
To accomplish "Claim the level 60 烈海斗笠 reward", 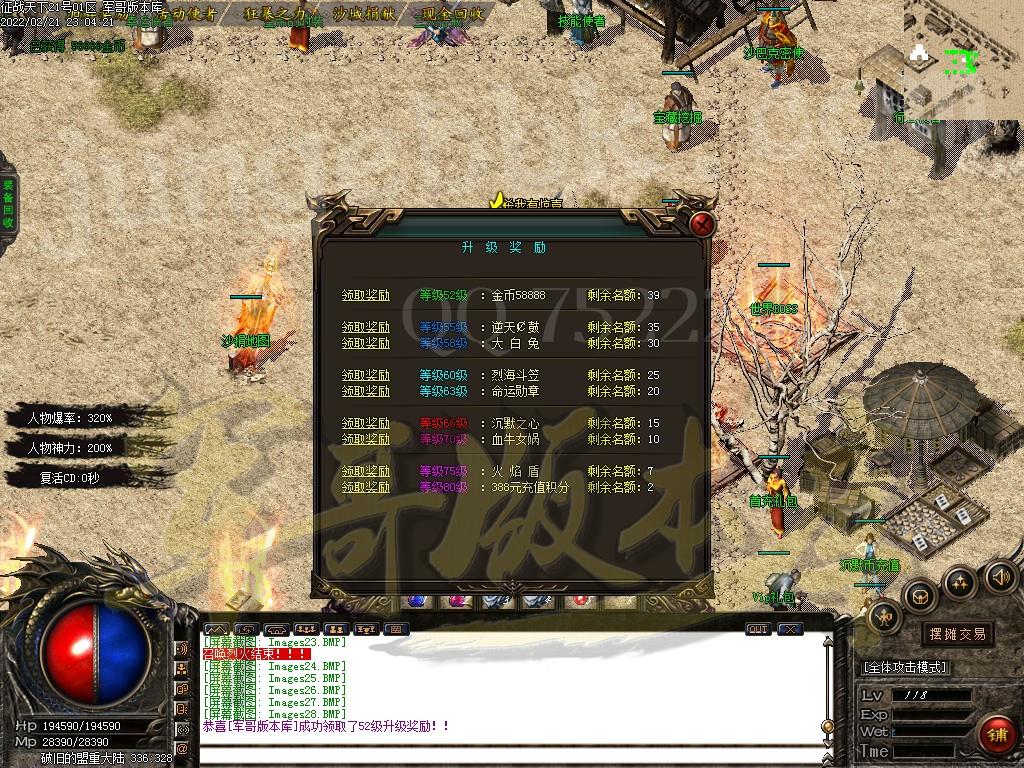I will [366, 375].
